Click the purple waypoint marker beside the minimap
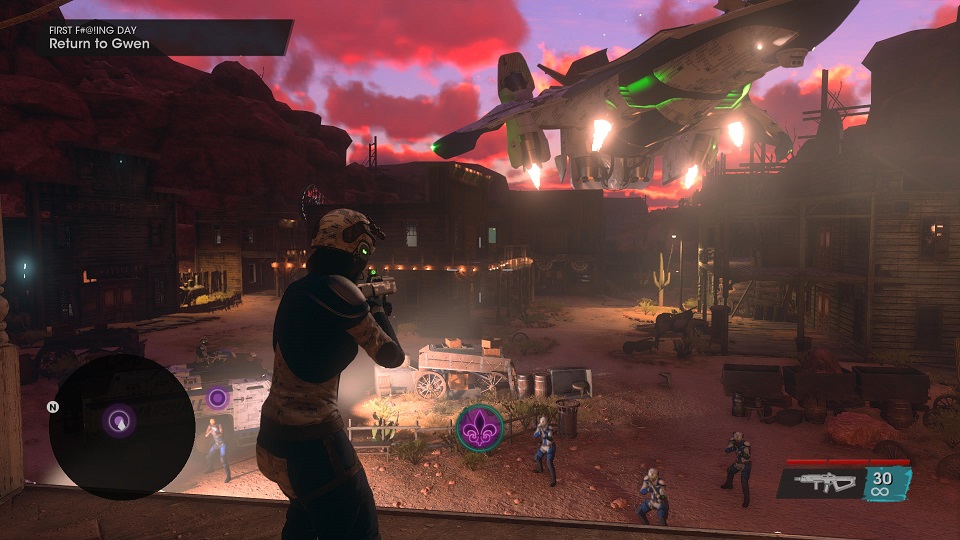Screen dimensions: 960x540 point(217,398)
